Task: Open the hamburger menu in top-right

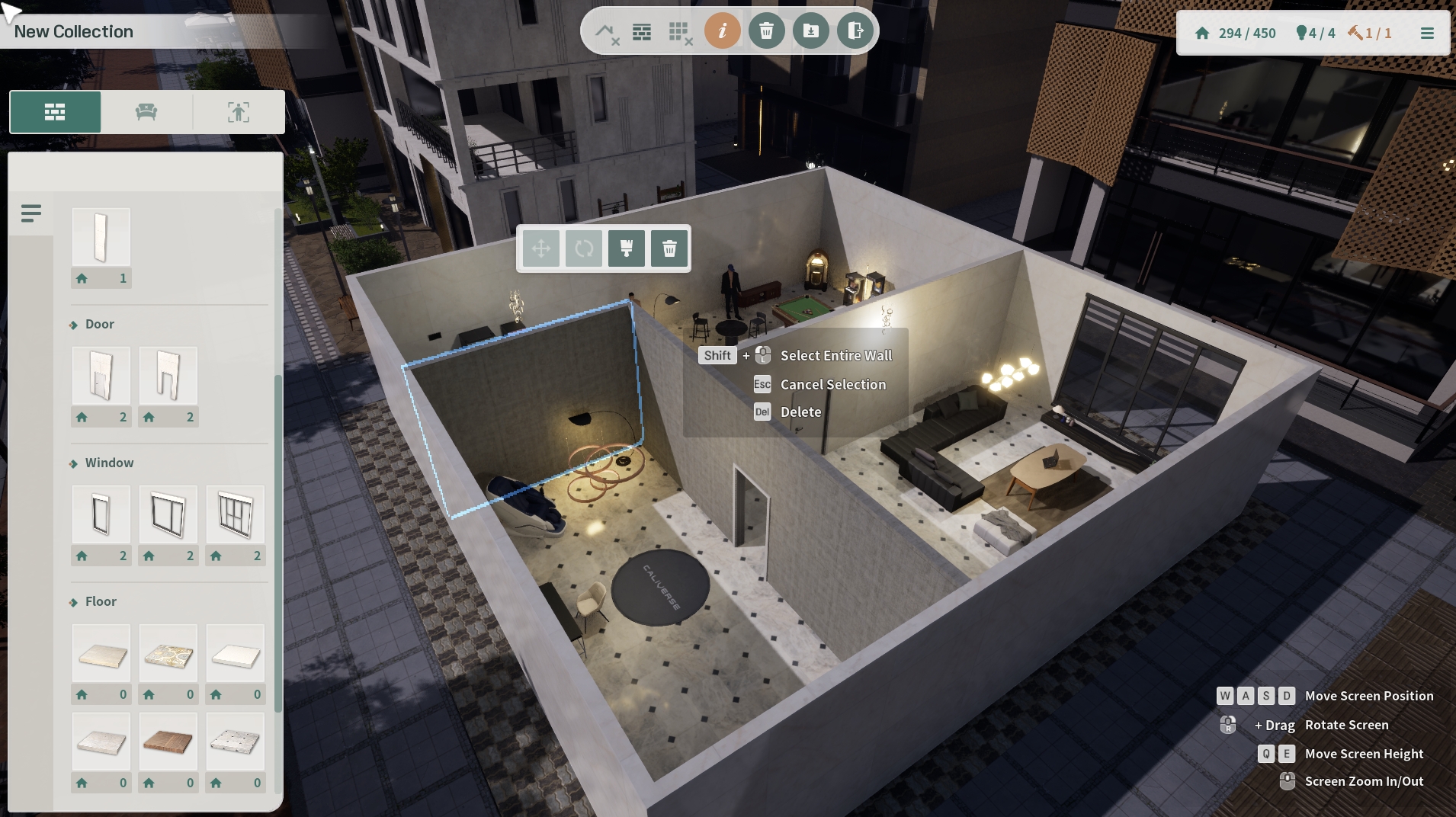Action: 1427,34
